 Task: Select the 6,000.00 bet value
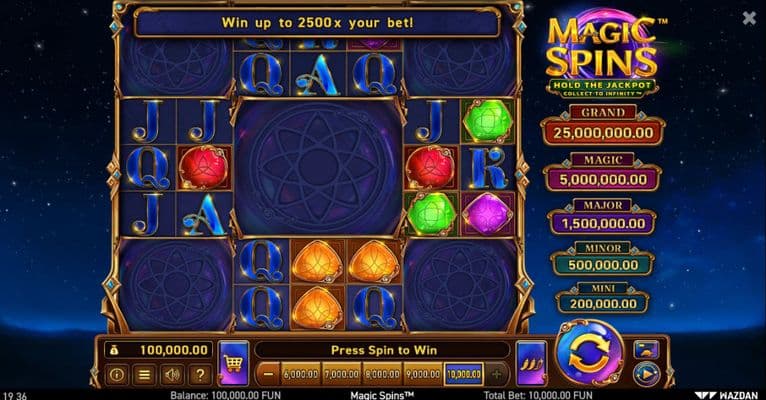[x=300, y=375]
